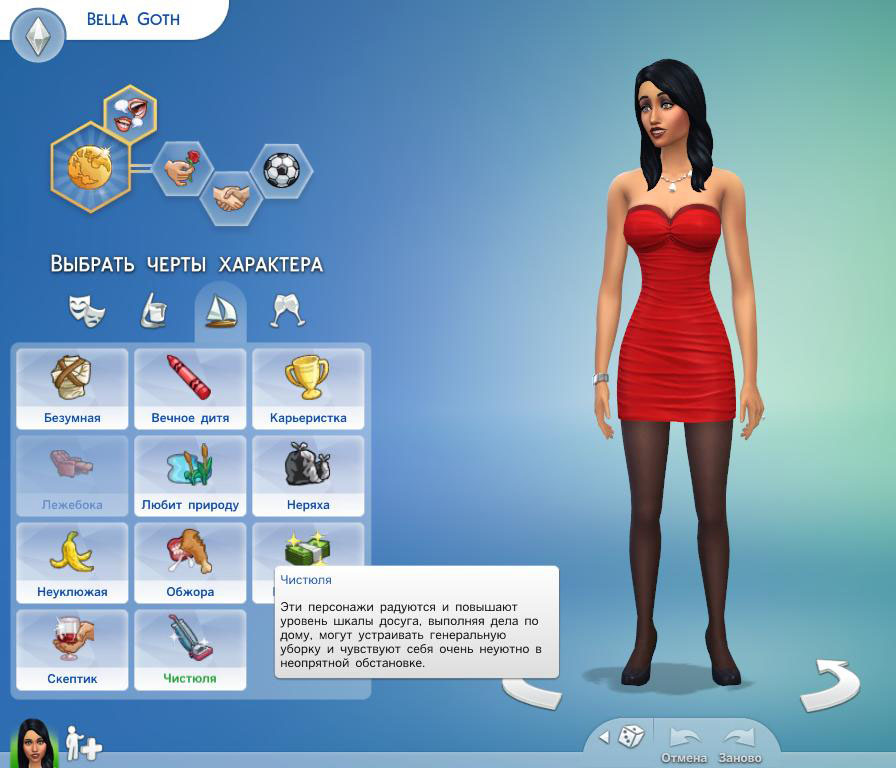Screen dimensions: 896x768
Task: Click the Отмена undo arrow
Action: [684, 741]
